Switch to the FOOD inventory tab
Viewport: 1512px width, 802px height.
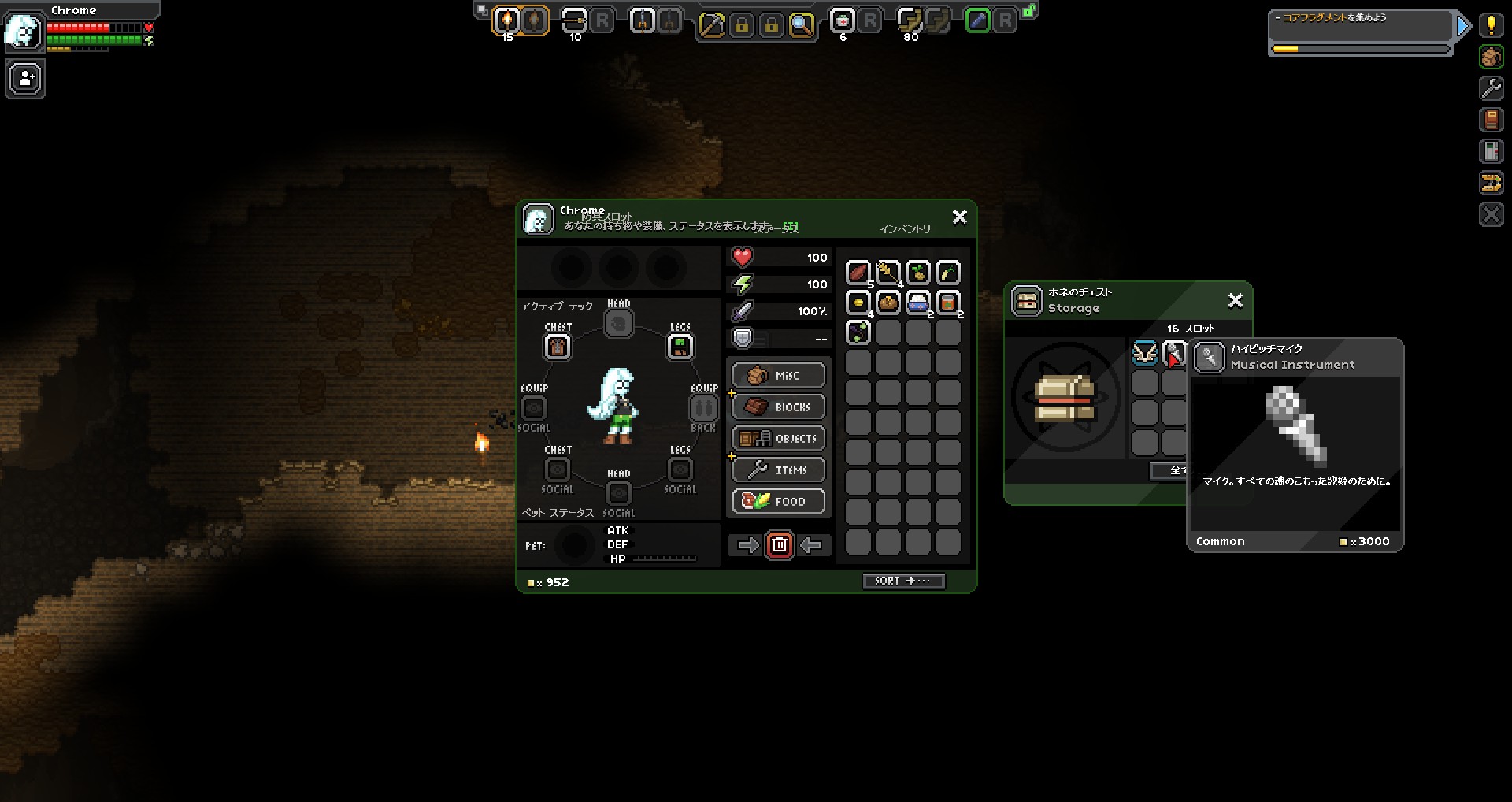(778, 501)
